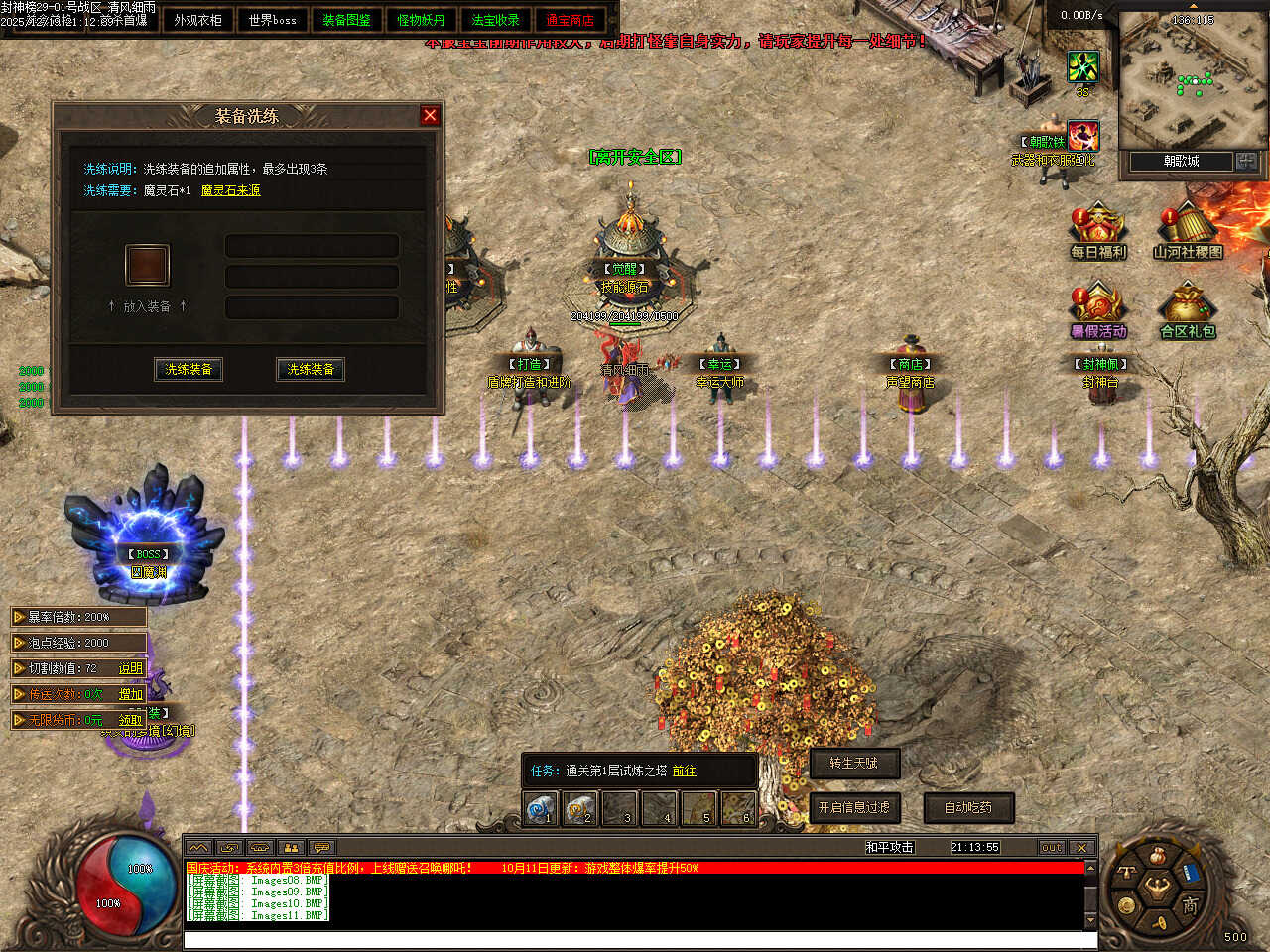The width and height of the screenshot is (1270, 952).
Task: Click 前往 in the quest tracker
Action: pyautogui.click(x=684, y=771)
